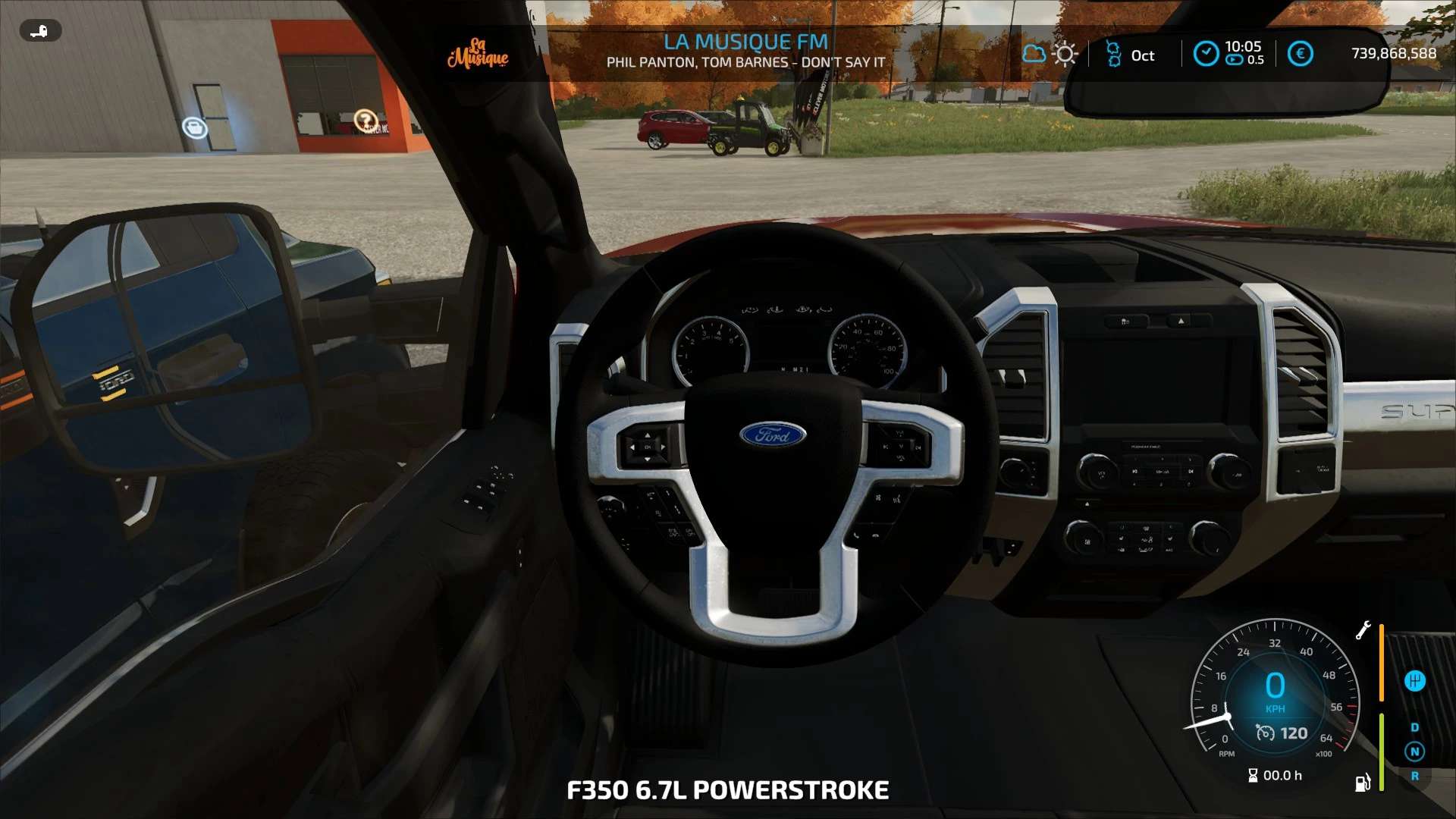Select the cruise control speed icon
The height and width of the screenshot is (819, 1456).
click(x=1265, y=733)
